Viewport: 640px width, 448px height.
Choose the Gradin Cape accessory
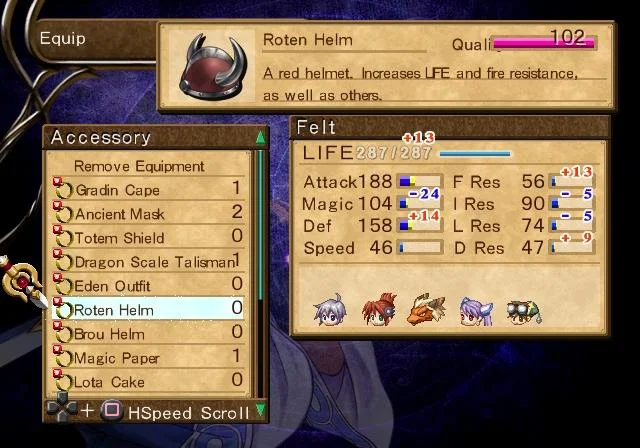pyautogui.click(x=117, y=190)
